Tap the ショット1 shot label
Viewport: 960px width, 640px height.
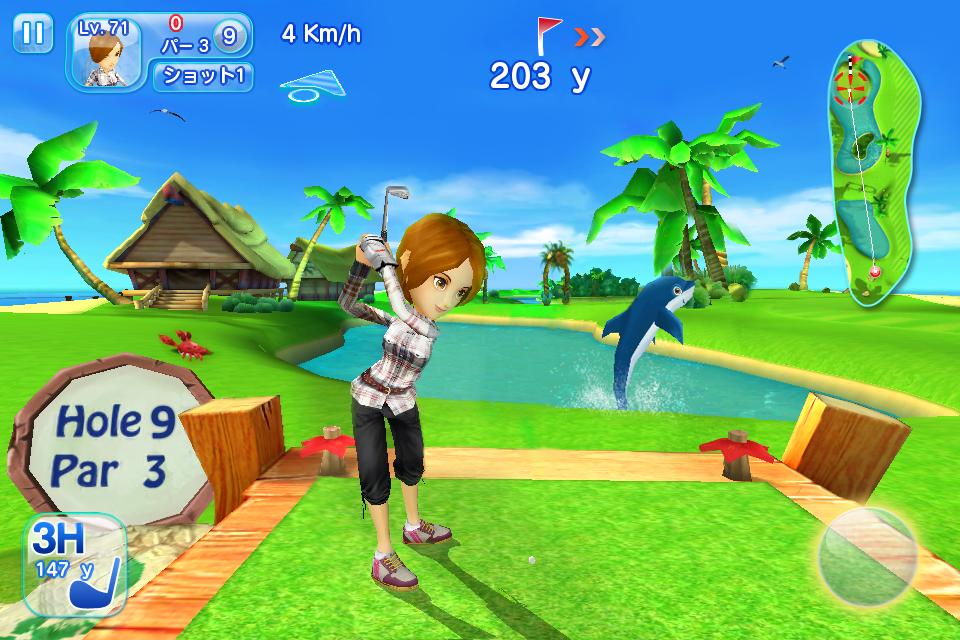pos(202,76)
